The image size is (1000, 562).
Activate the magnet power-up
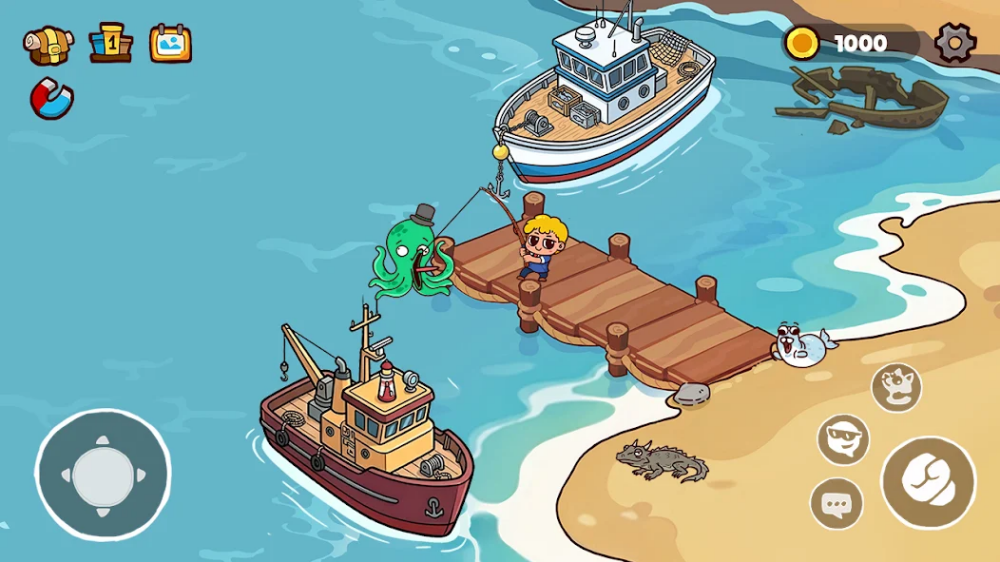51,99
